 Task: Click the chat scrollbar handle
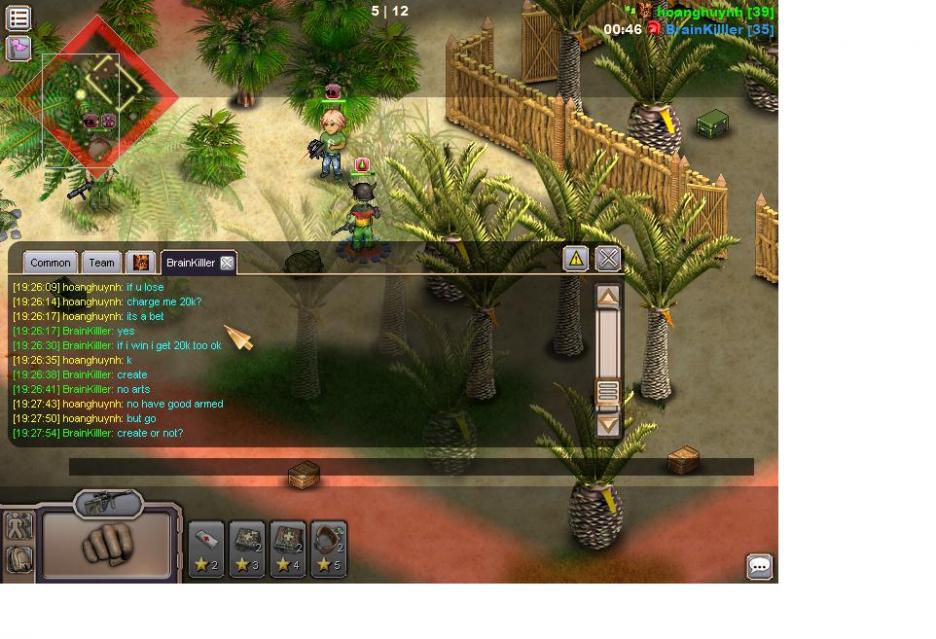click(x=608, y=391)
